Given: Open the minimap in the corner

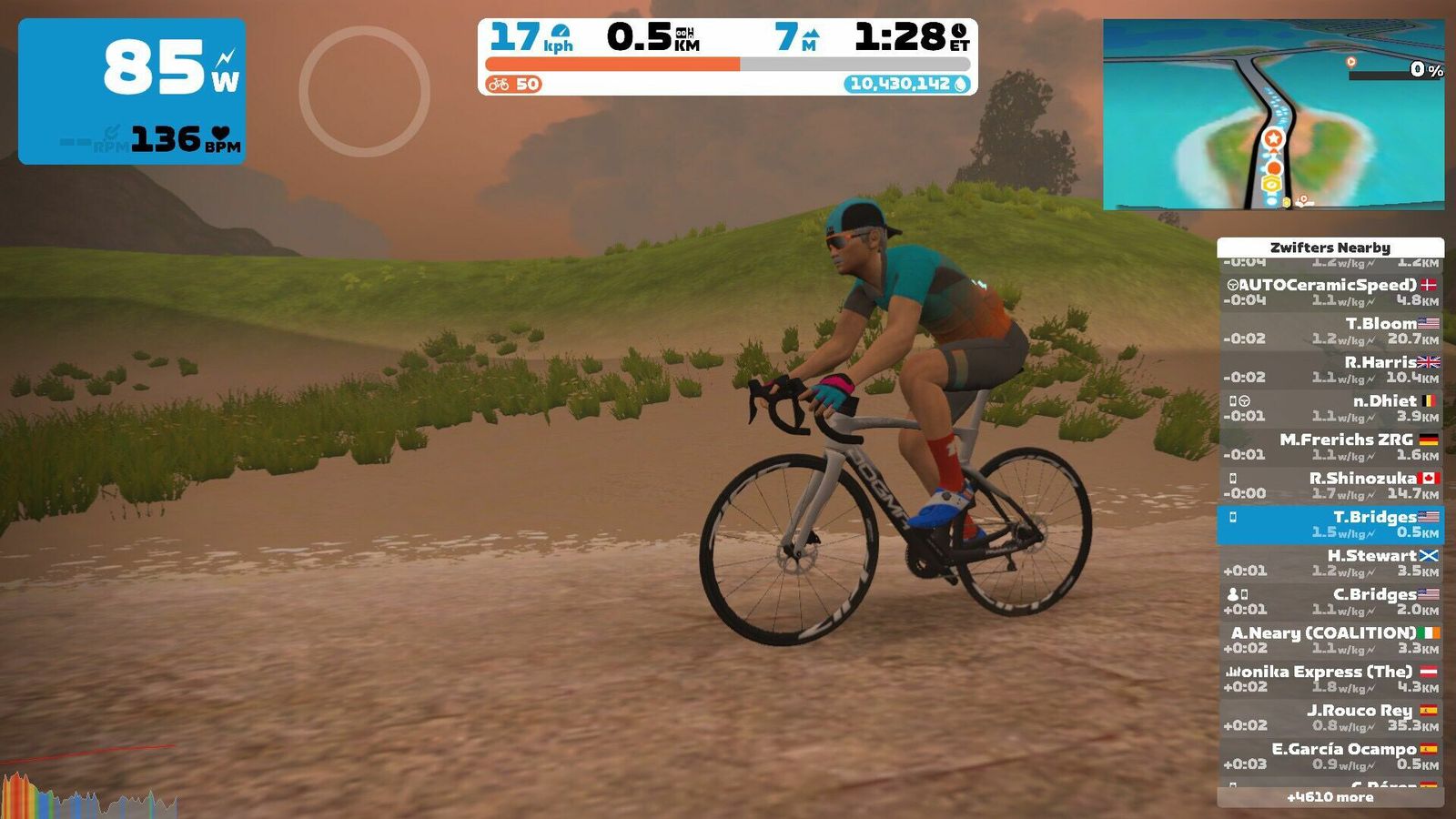Looking at the screenshot, I should pyautogui.click(x=1273, y=115).
